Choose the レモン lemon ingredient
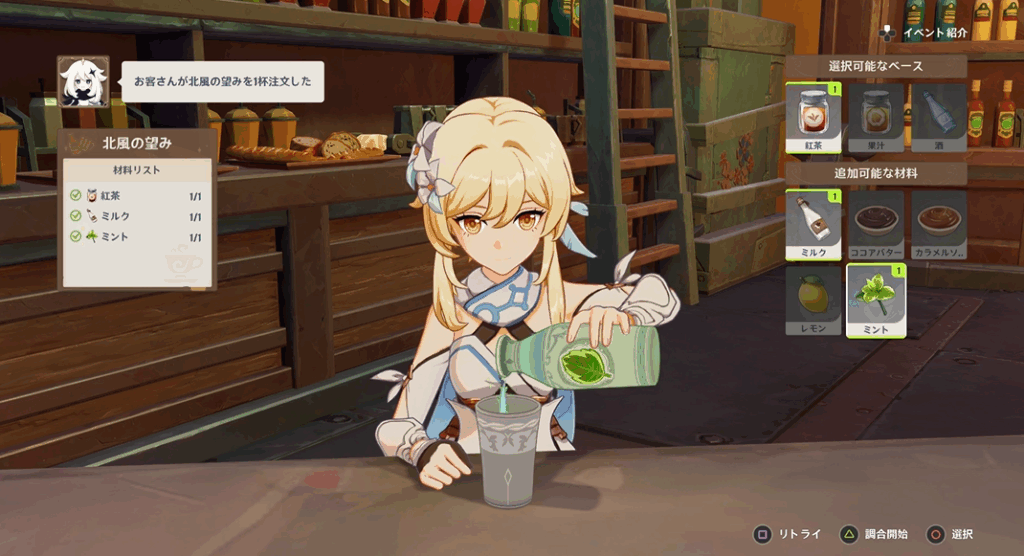 click(813, 301)
